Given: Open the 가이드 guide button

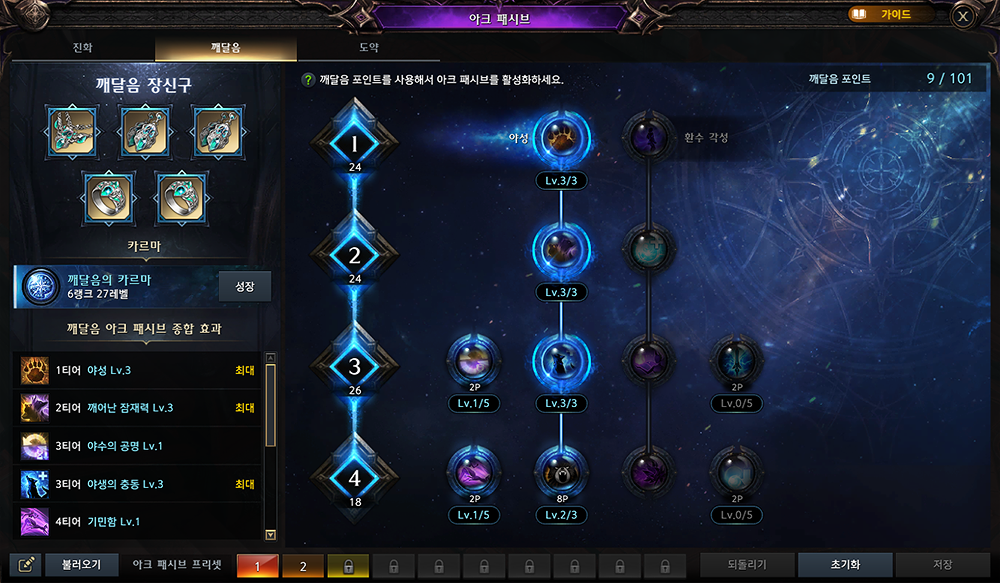Looking at the screenshot, I should tap(891, 15).
